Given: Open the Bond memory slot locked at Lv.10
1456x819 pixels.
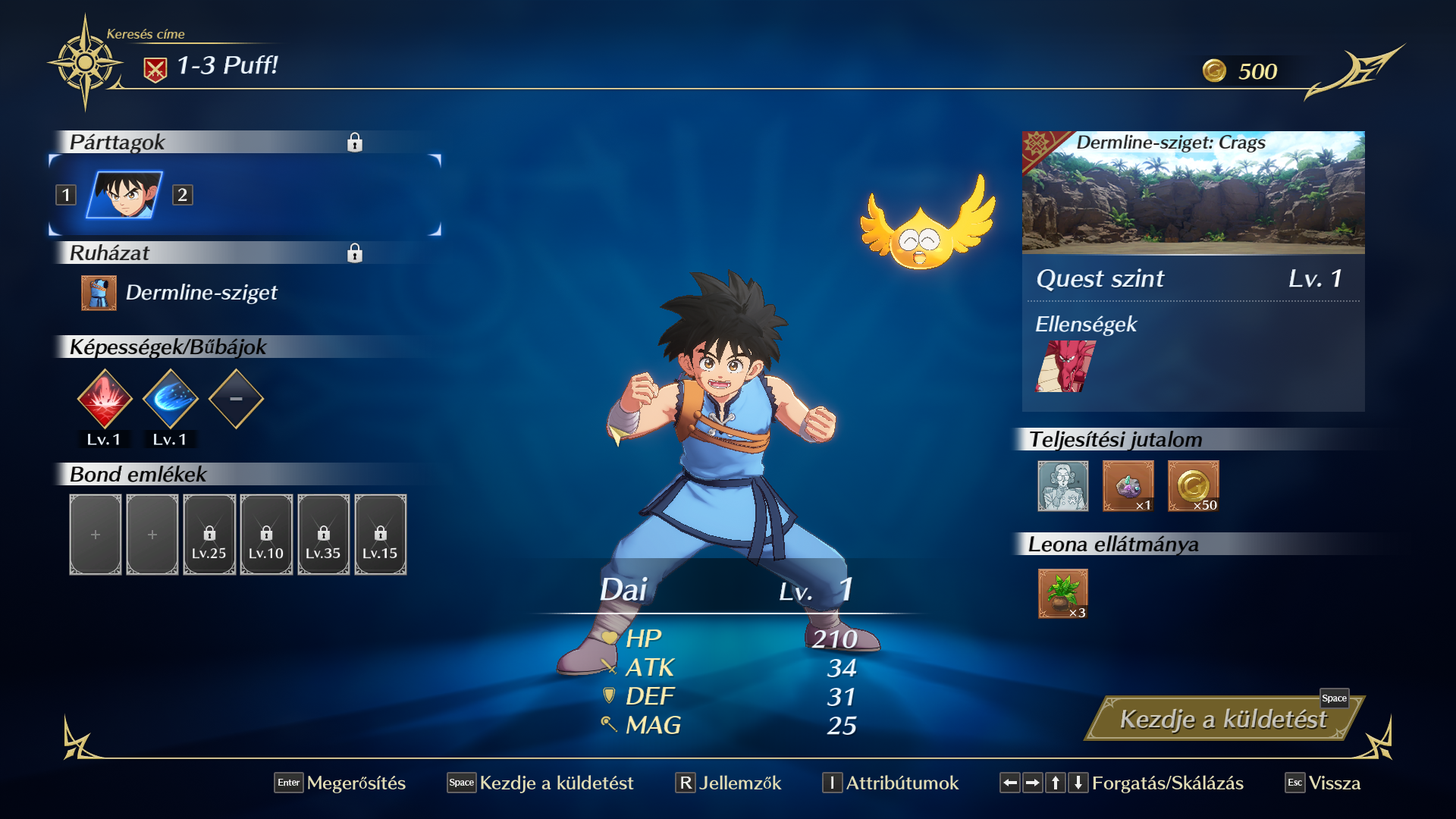Looking at the screenshot, I should pyautogui.click(x=266, y=535).
